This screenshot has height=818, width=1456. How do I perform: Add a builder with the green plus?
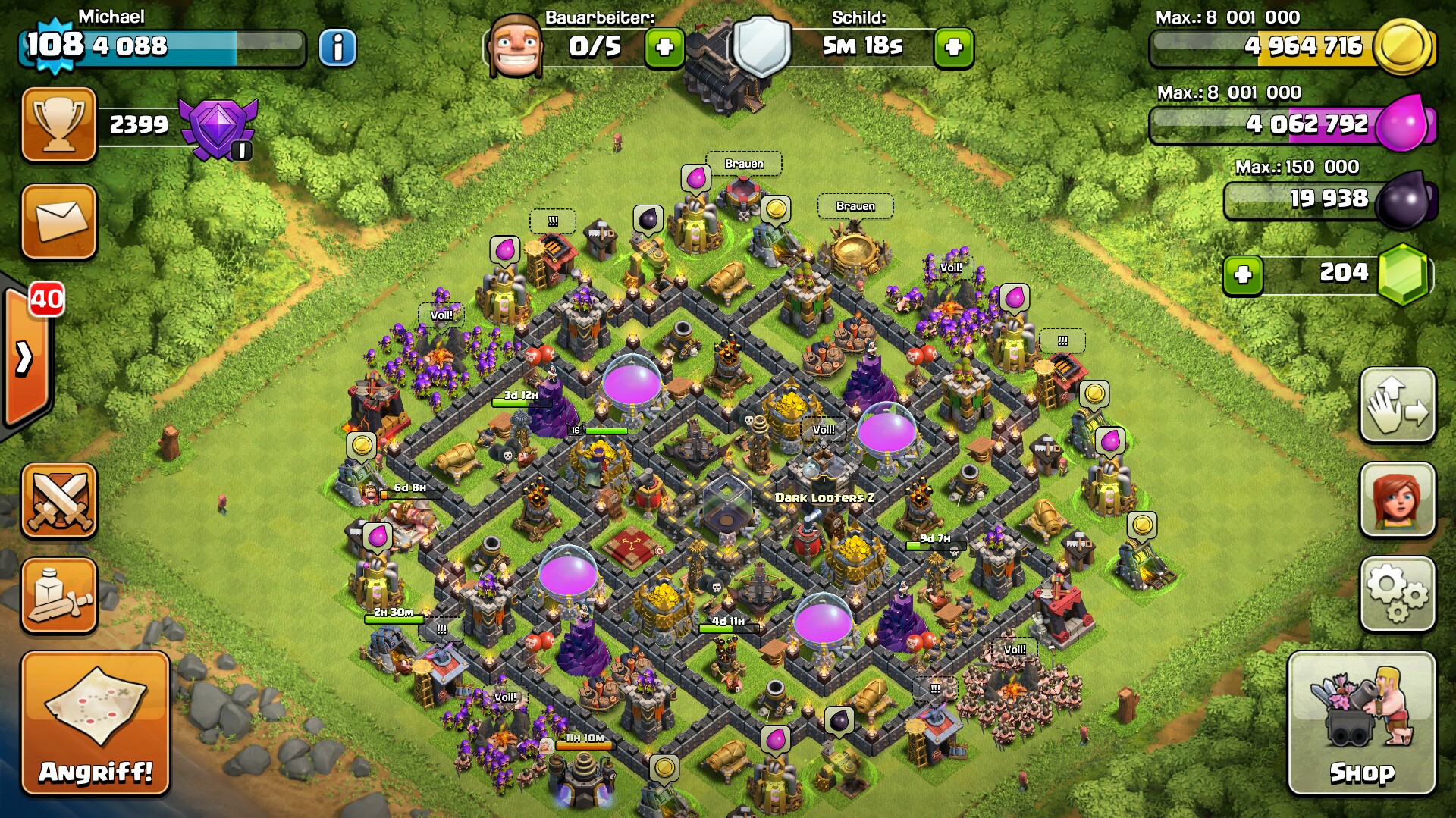(x=664, y=48)
